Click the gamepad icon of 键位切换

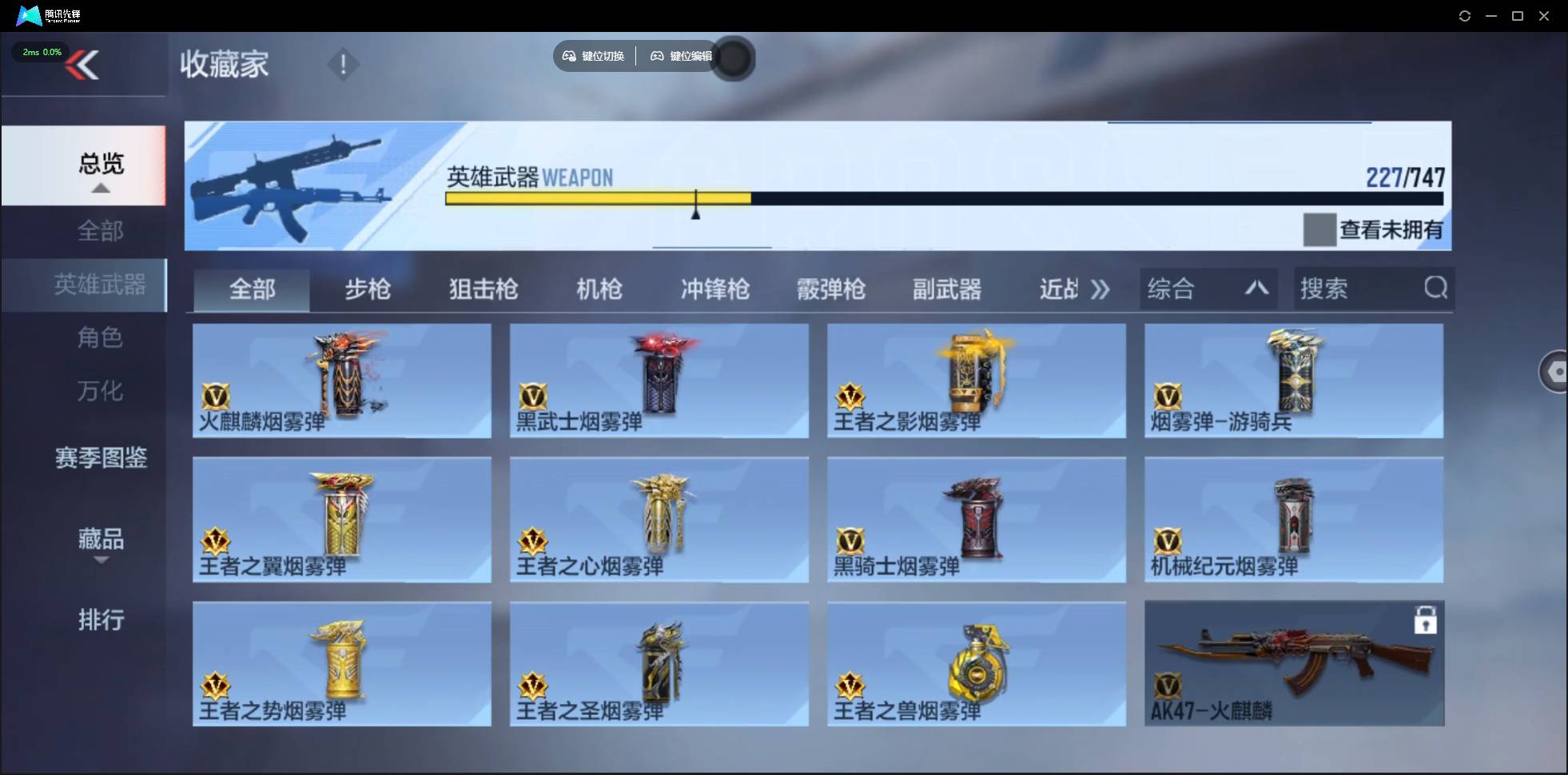point(569,56)
